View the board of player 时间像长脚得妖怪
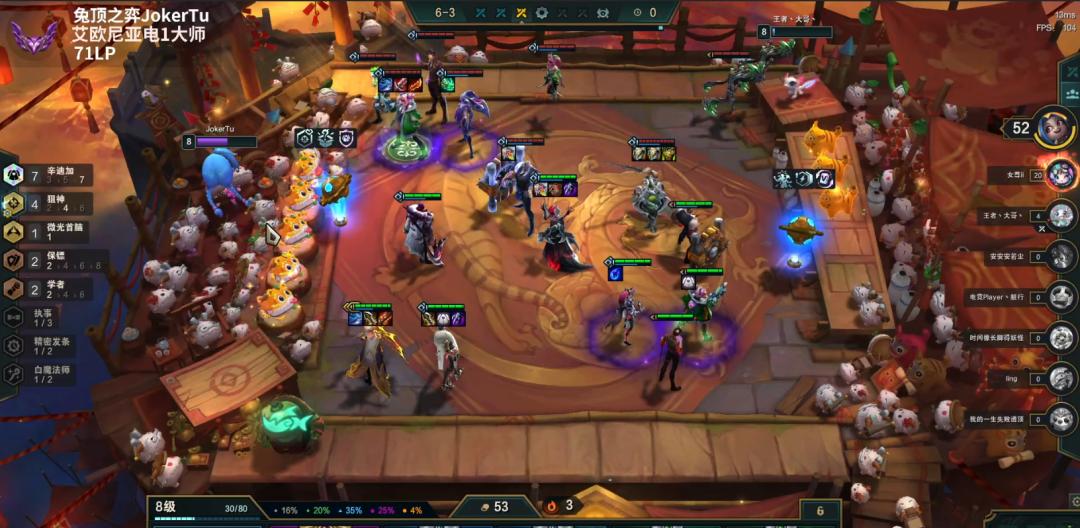Viewport: 1080px width, 528px height. click(x=1060, y=337)
